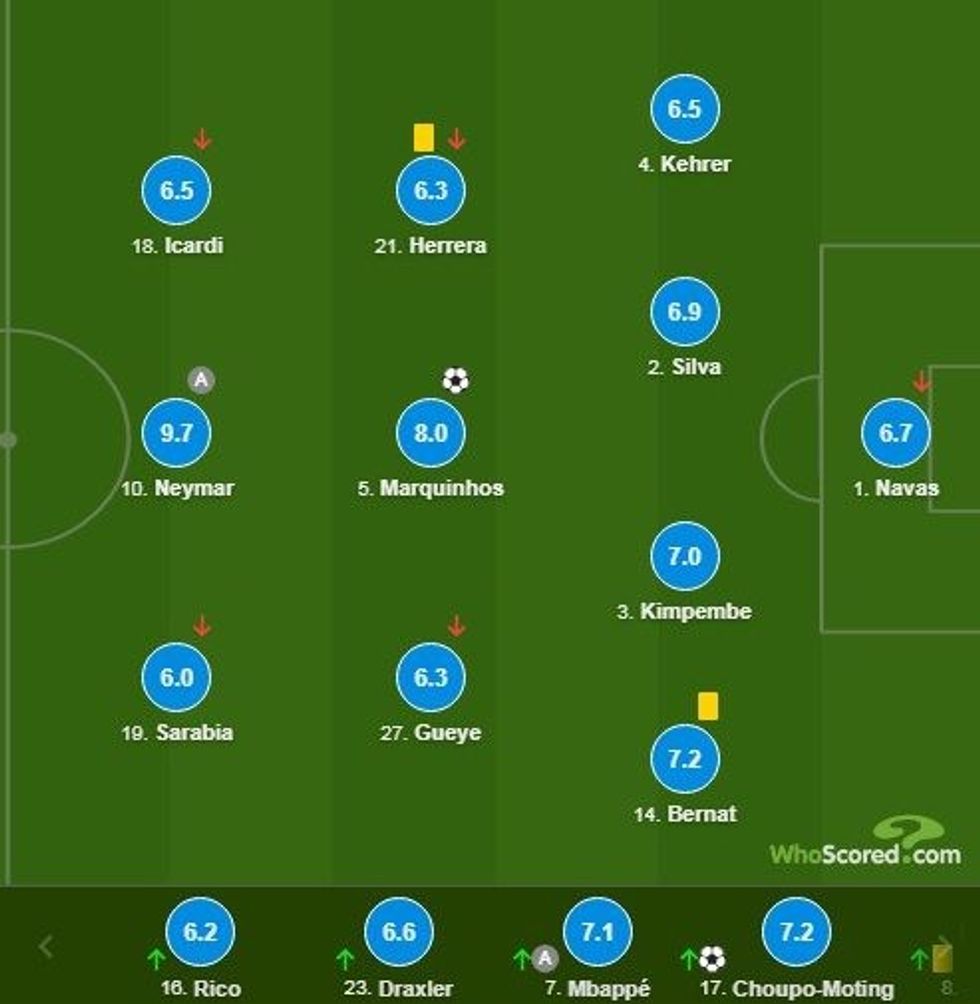Select goalkeeper Navas' rating marker

(x=895, y=433)
